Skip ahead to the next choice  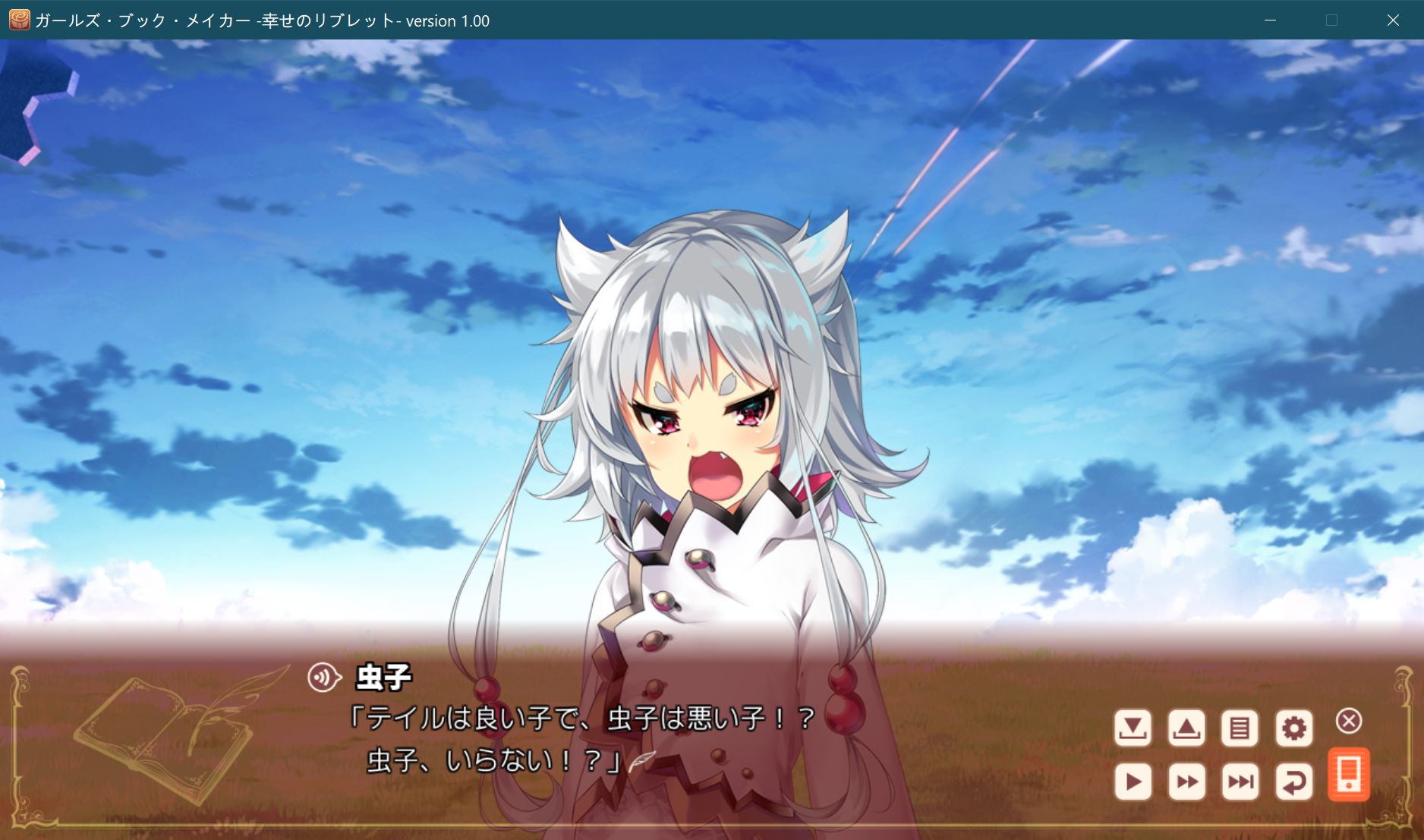pyautogui.click(x=1240, y=779)
